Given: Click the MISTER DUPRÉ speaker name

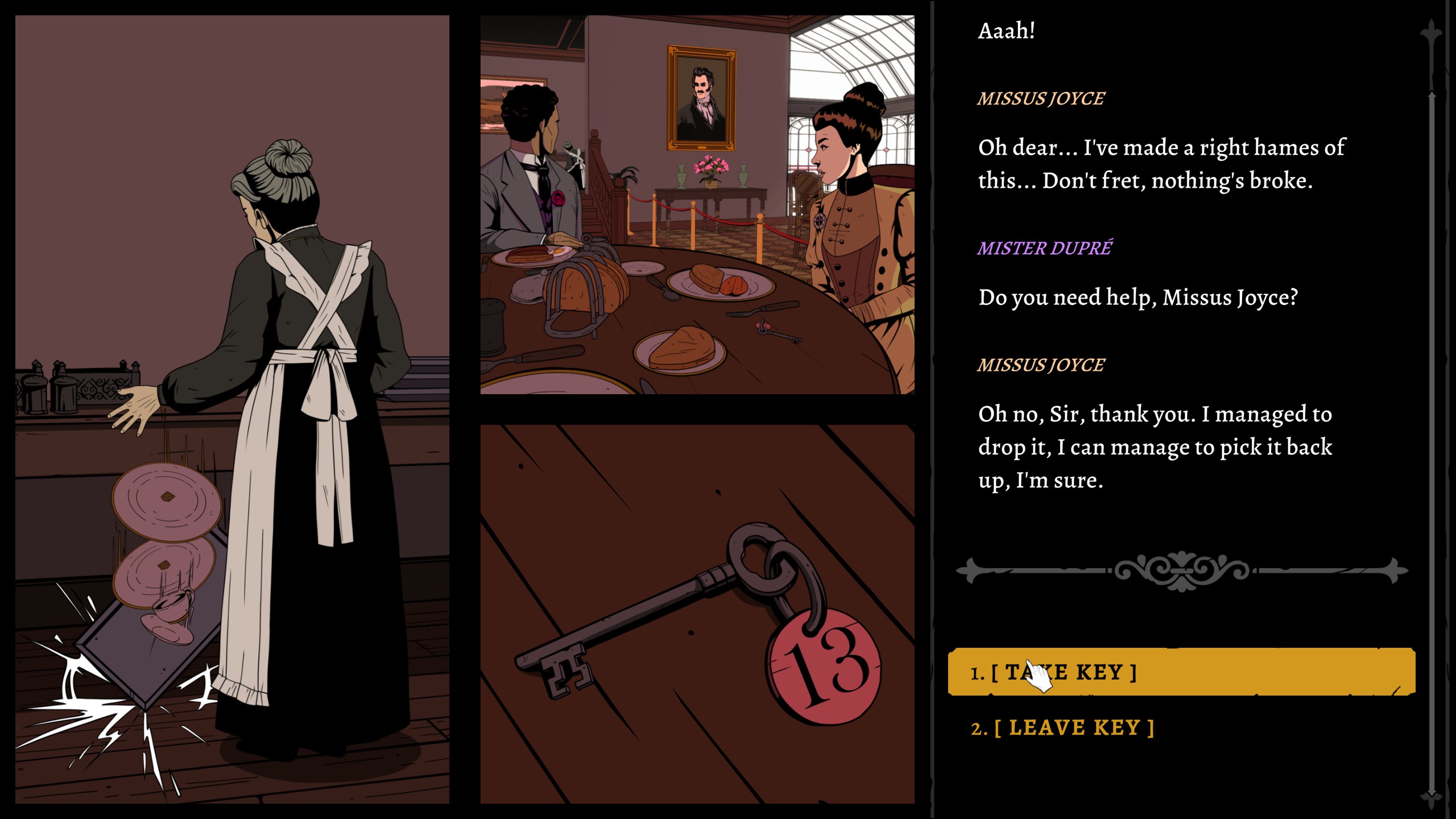Looking at the screenshot, I should (x=1044, y=247).
